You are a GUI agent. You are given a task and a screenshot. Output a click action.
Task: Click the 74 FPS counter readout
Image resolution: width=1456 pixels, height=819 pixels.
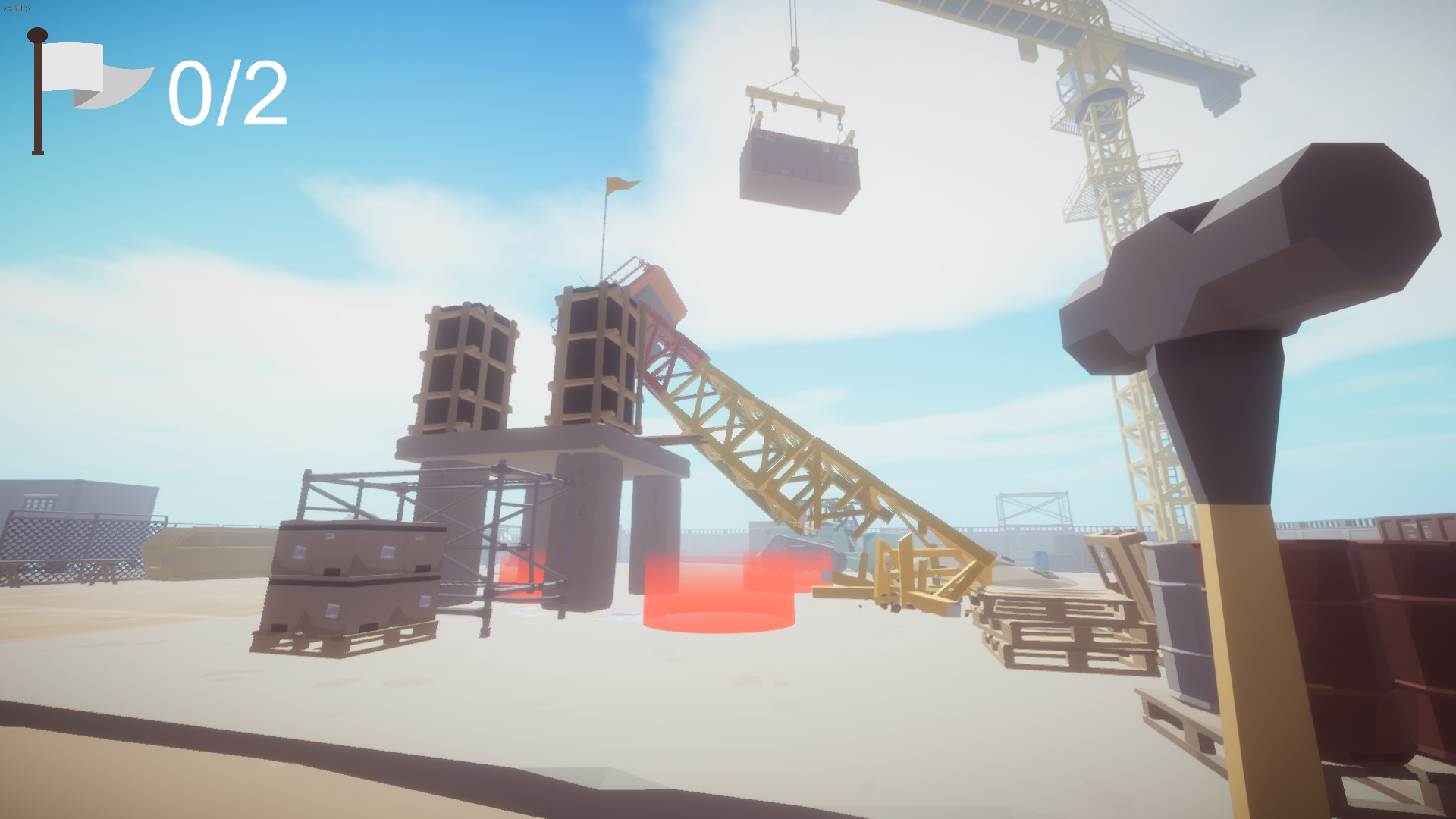(17, 8)
